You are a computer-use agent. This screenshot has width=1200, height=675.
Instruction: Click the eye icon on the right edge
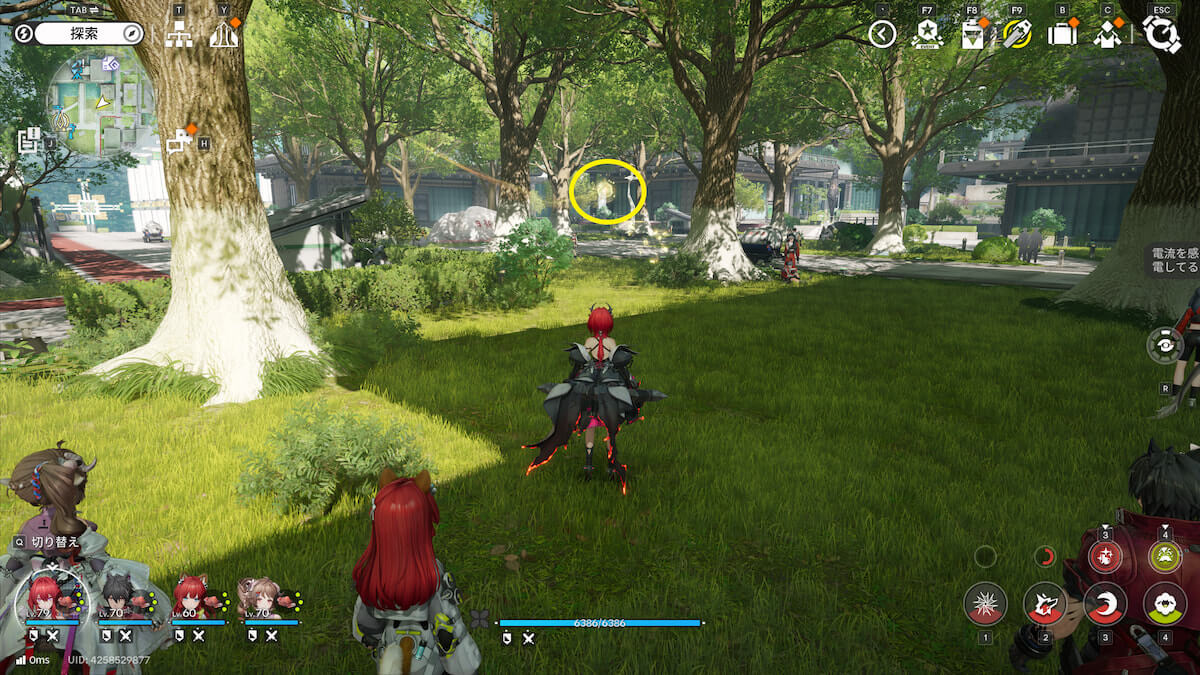point(1165,345)
